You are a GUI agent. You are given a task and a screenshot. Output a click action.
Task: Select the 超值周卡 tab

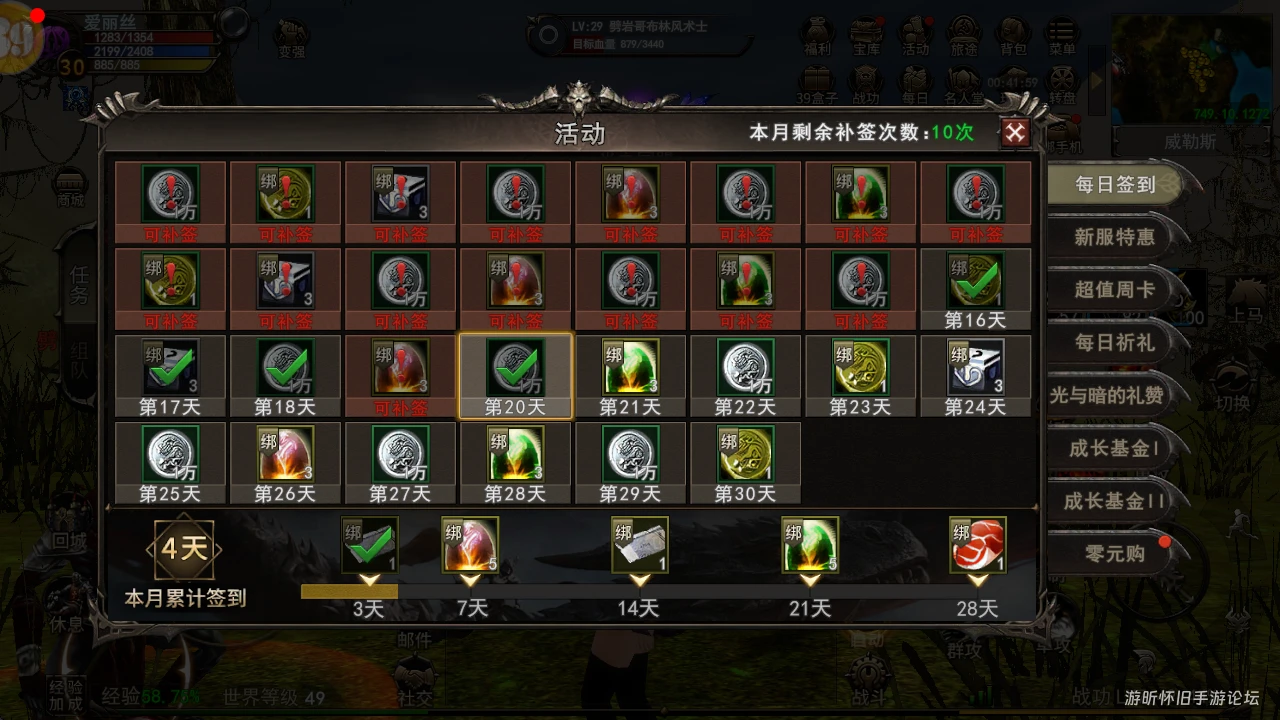(1114, 290)
